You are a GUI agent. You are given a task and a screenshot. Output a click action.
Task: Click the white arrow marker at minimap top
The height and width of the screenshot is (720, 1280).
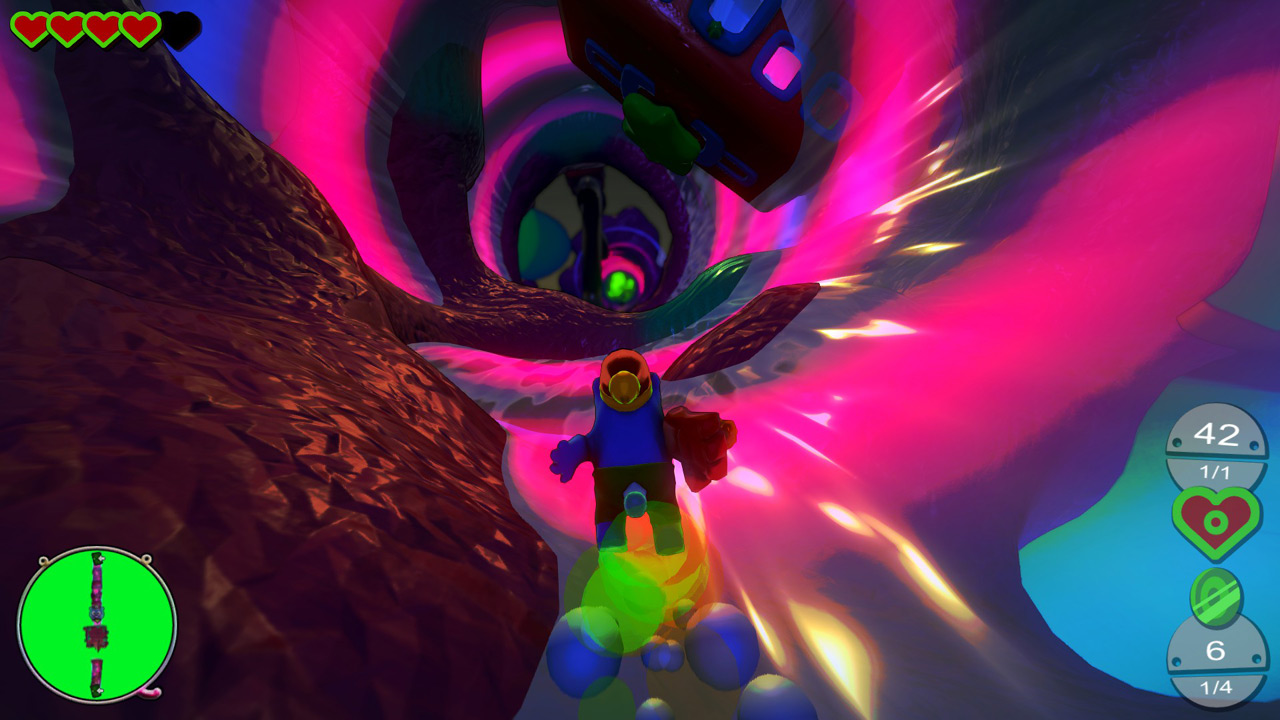pyautogui.click(x=102, y=558)
